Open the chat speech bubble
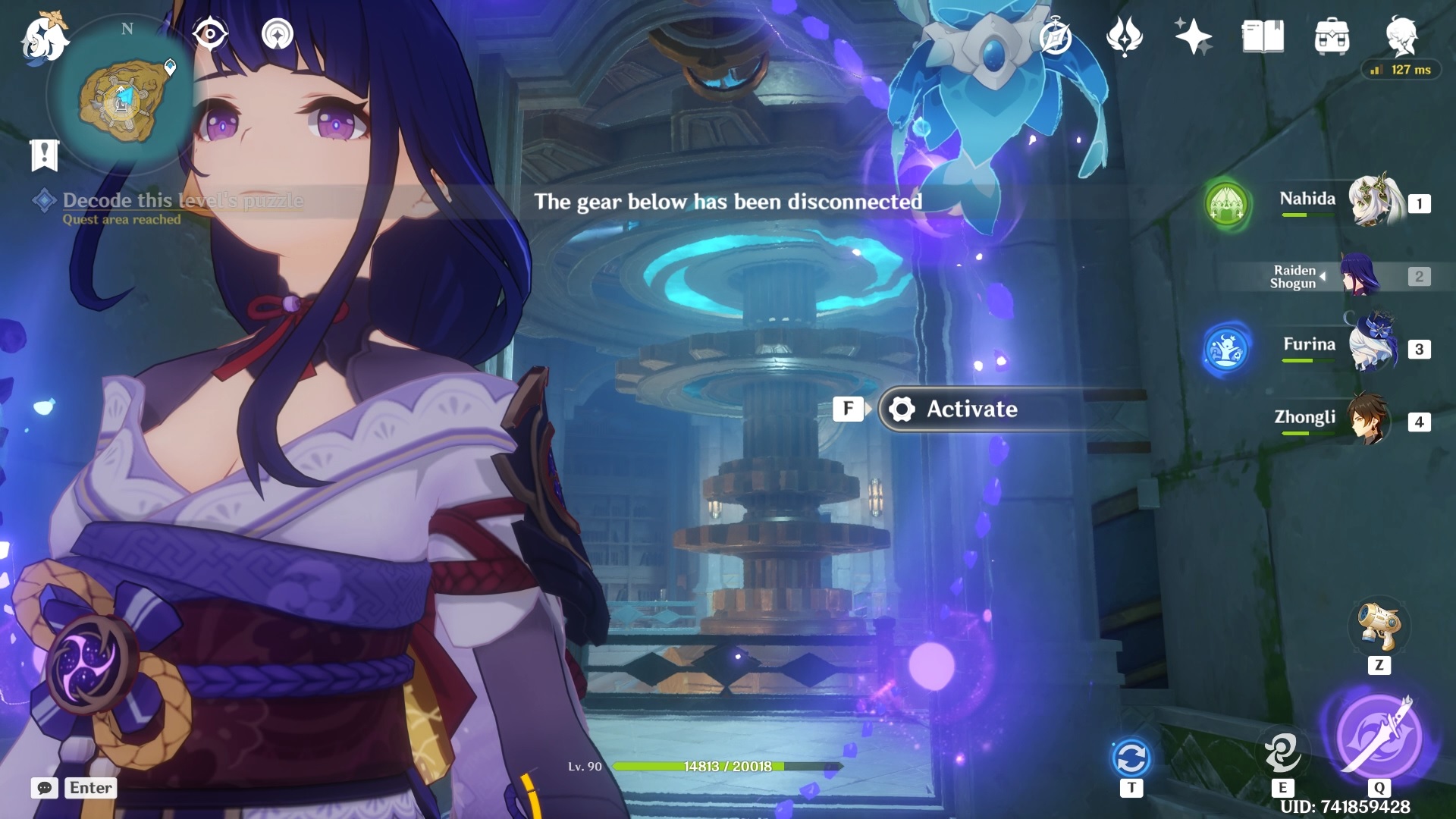The height and width of the screenshot is (819, 1456). [45, 788]
